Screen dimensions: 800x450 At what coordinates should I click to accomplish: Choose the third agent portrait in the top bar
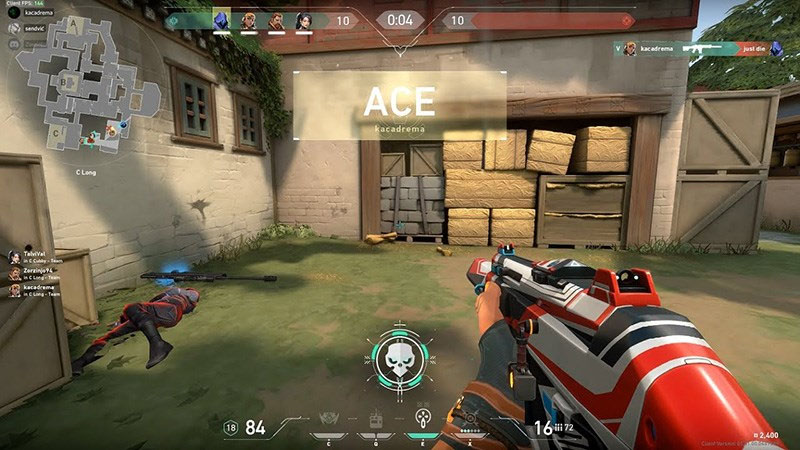[x=276, y=20]
